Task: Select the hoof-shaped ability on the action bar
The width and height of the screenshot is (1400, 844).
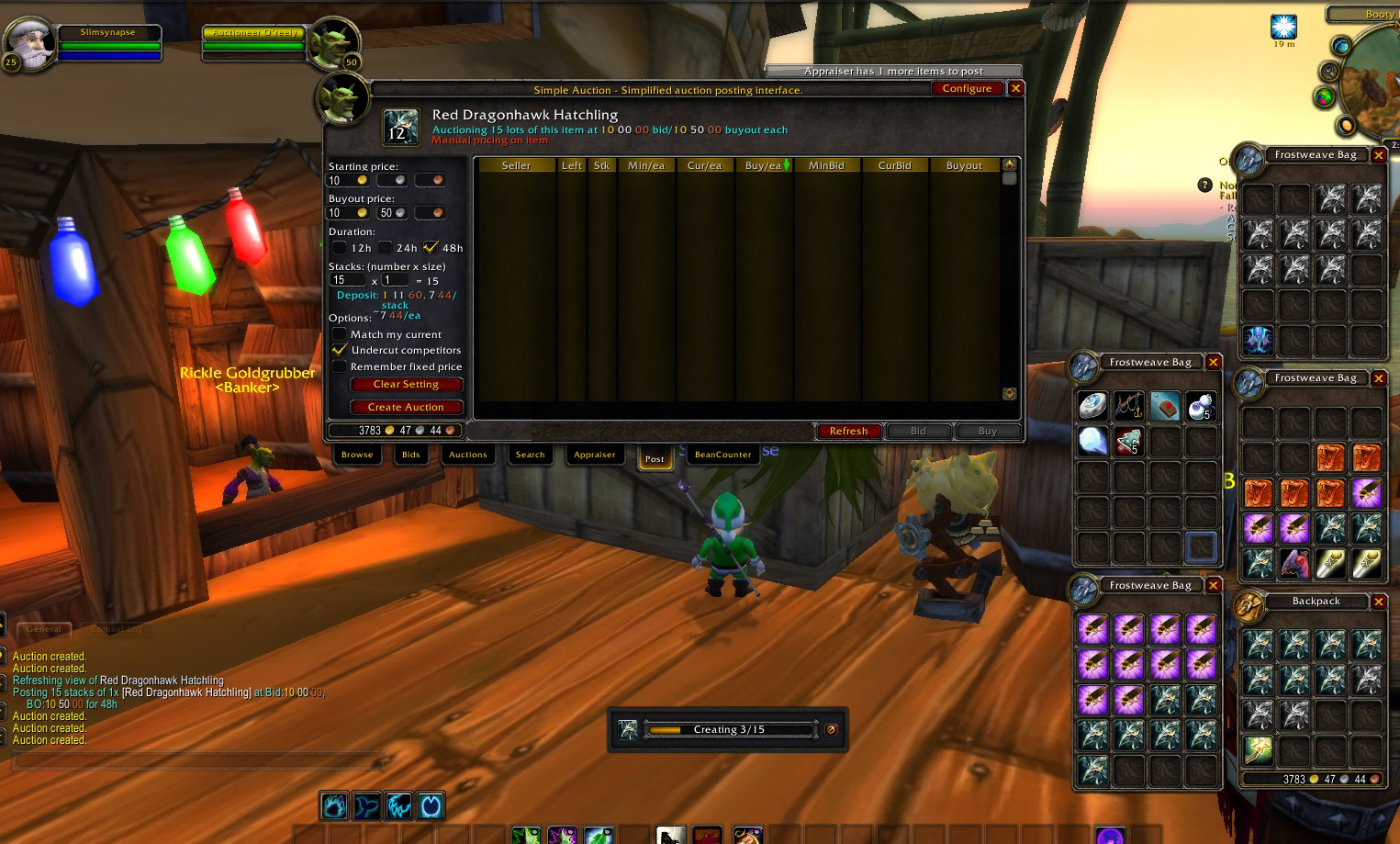Action: [x=431, y=805]
